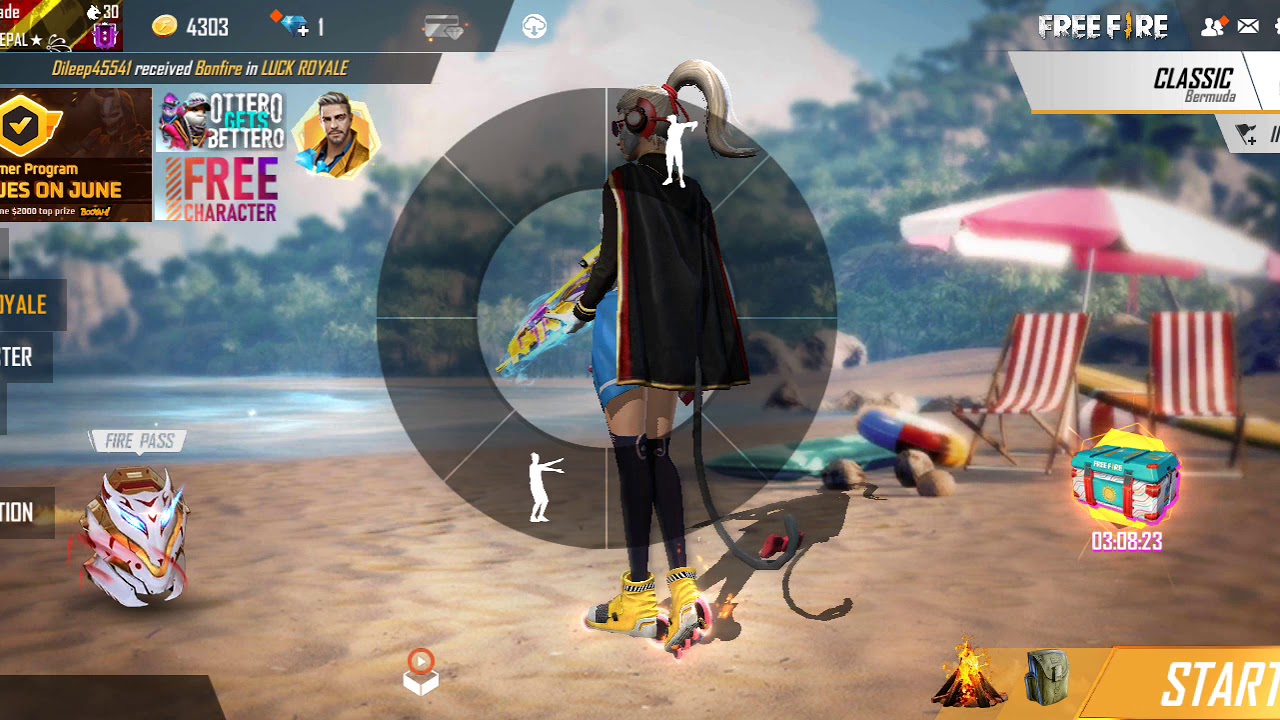This screenshot has height=720, width=1280.
Task: Open the membership card with diamond icon
Action: 443,27
